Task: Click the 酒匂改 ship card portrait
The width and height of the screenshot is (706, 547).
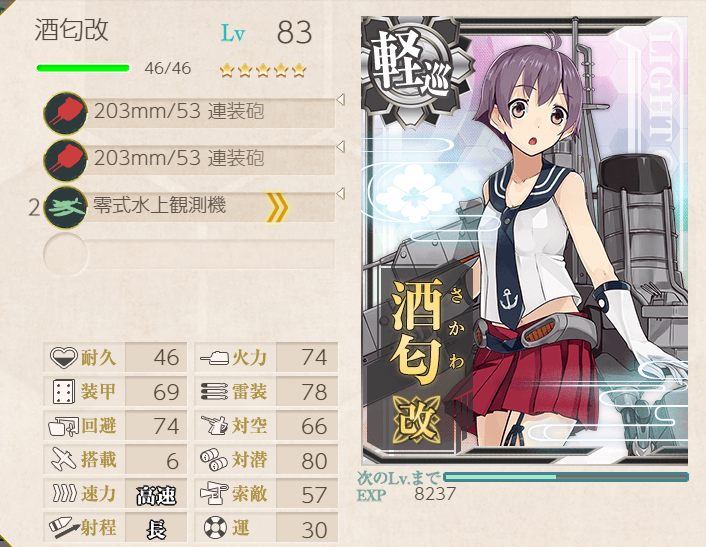Action: 524,241
